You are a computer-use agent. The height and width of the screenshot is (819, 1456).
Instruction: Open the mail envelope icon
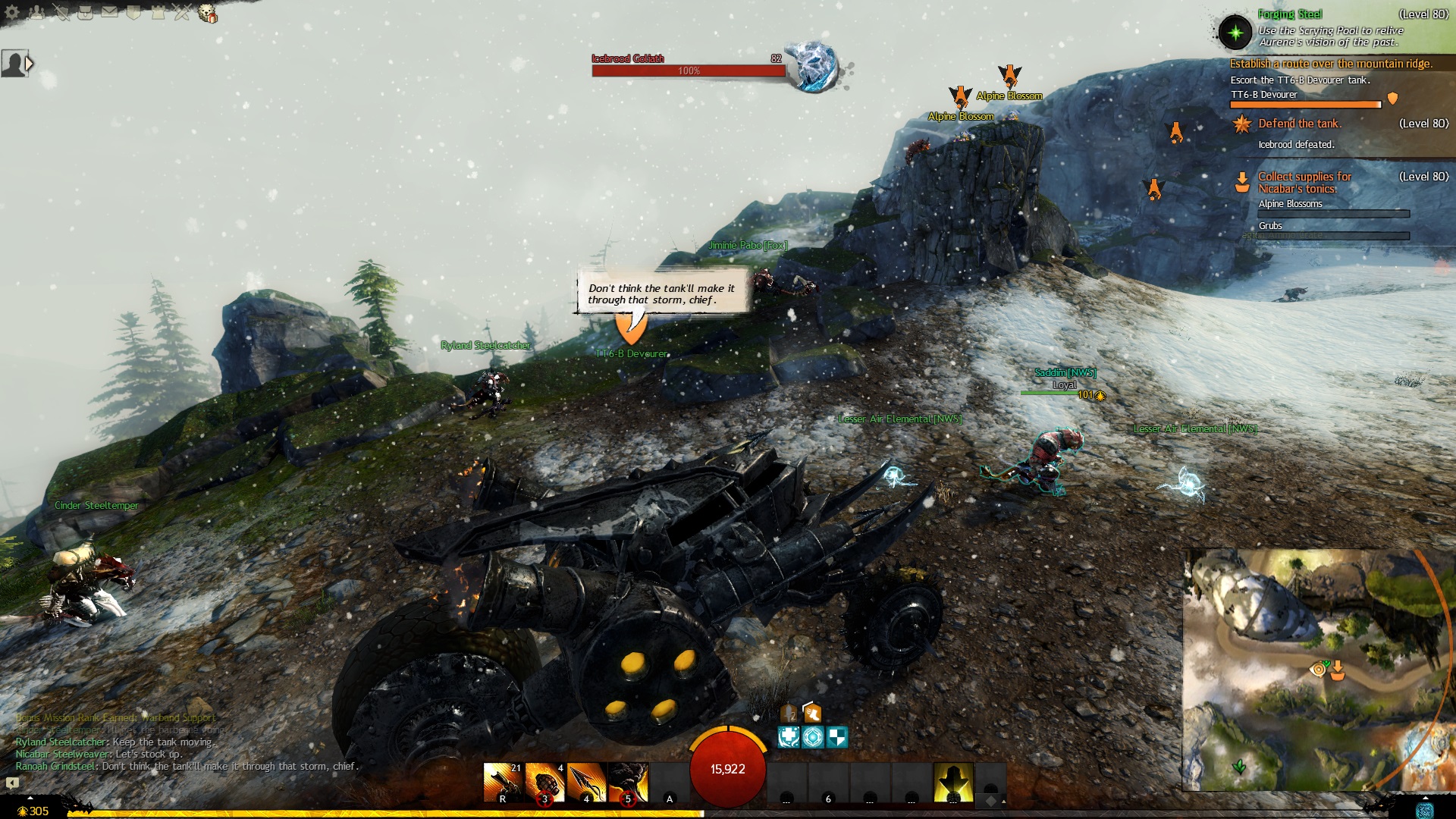tap(109, 13)
